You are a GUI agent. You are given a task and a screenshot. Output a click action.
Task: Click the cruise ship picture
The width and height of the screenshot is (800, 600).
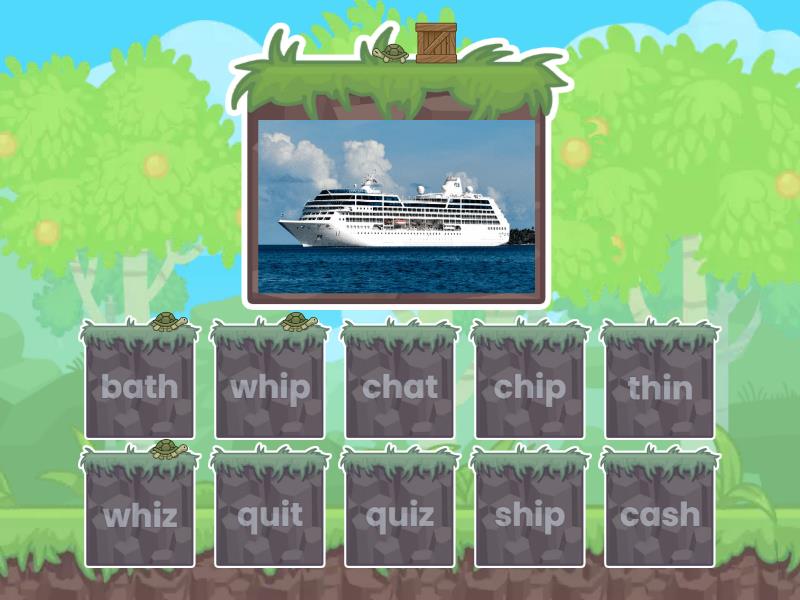pyautogui.click(x=397, y=208)
